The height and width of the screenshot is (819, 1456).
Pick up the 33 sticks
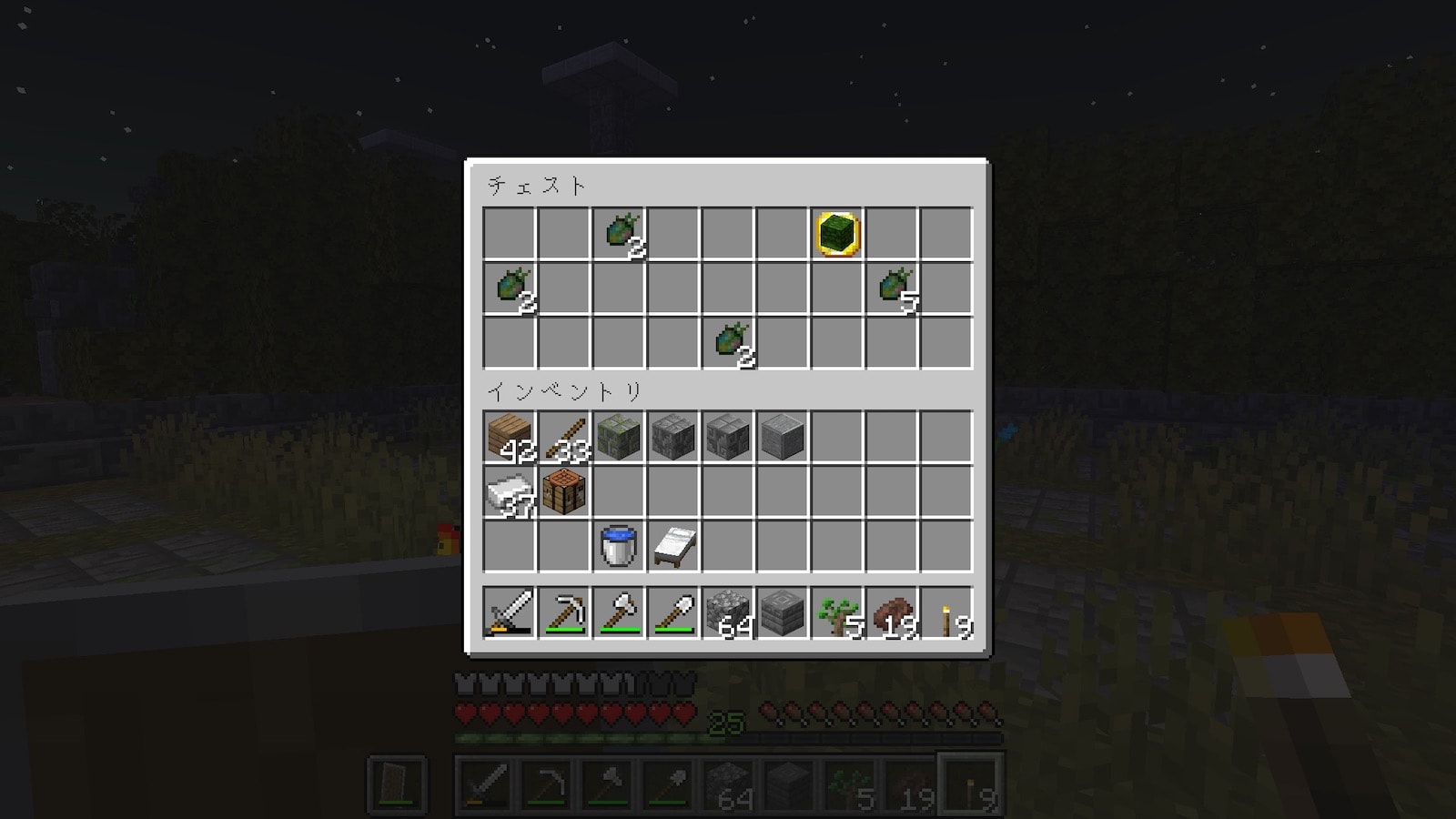564,438
